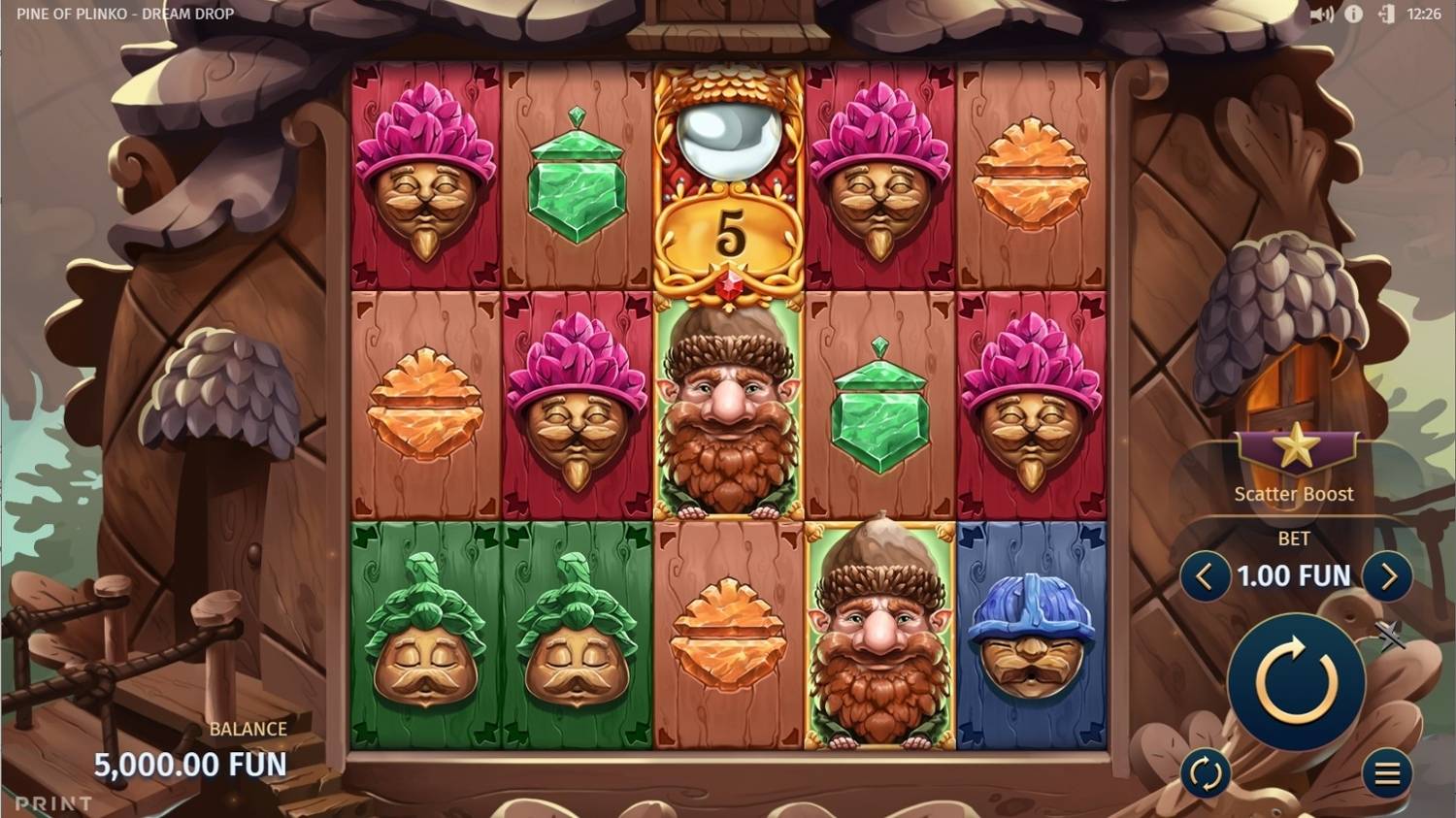Increase the bet with the right chevron
1456x818 pixels.
click(x=1388, y=575)
